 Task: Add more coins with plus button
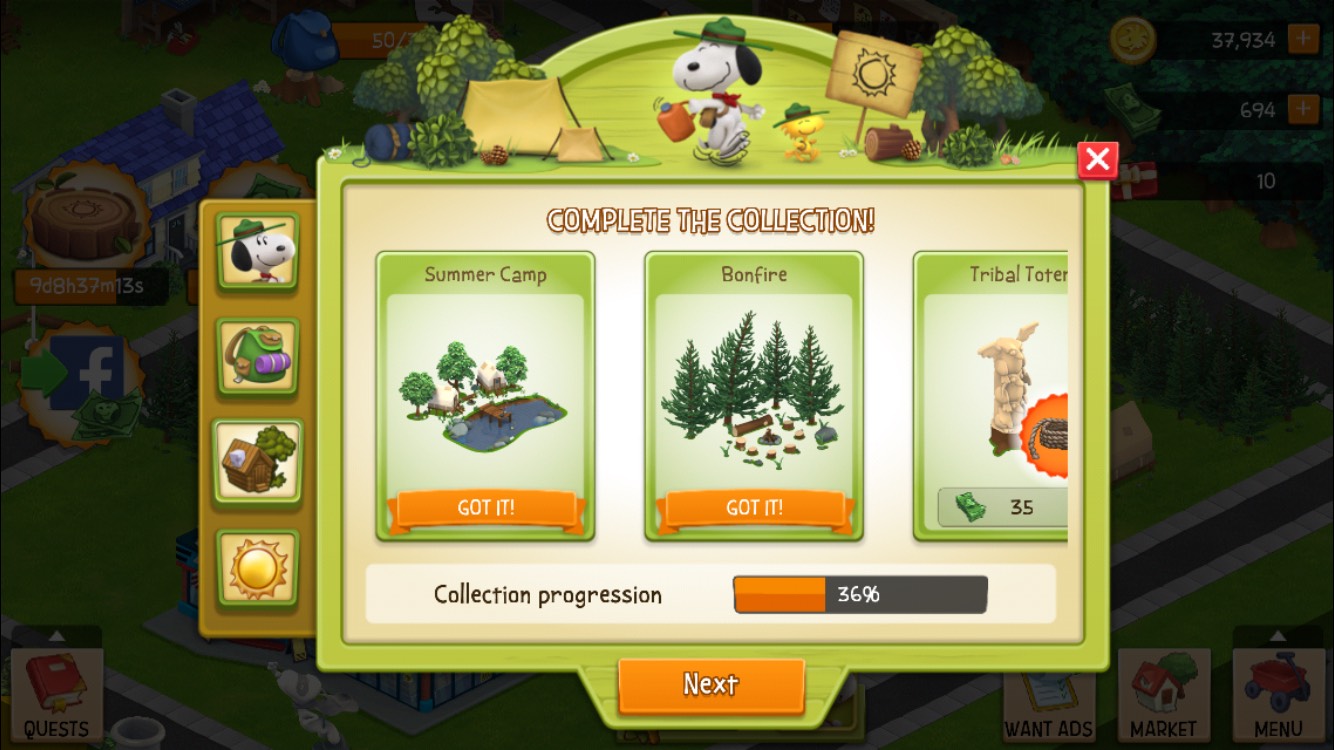pos(1303,40)
